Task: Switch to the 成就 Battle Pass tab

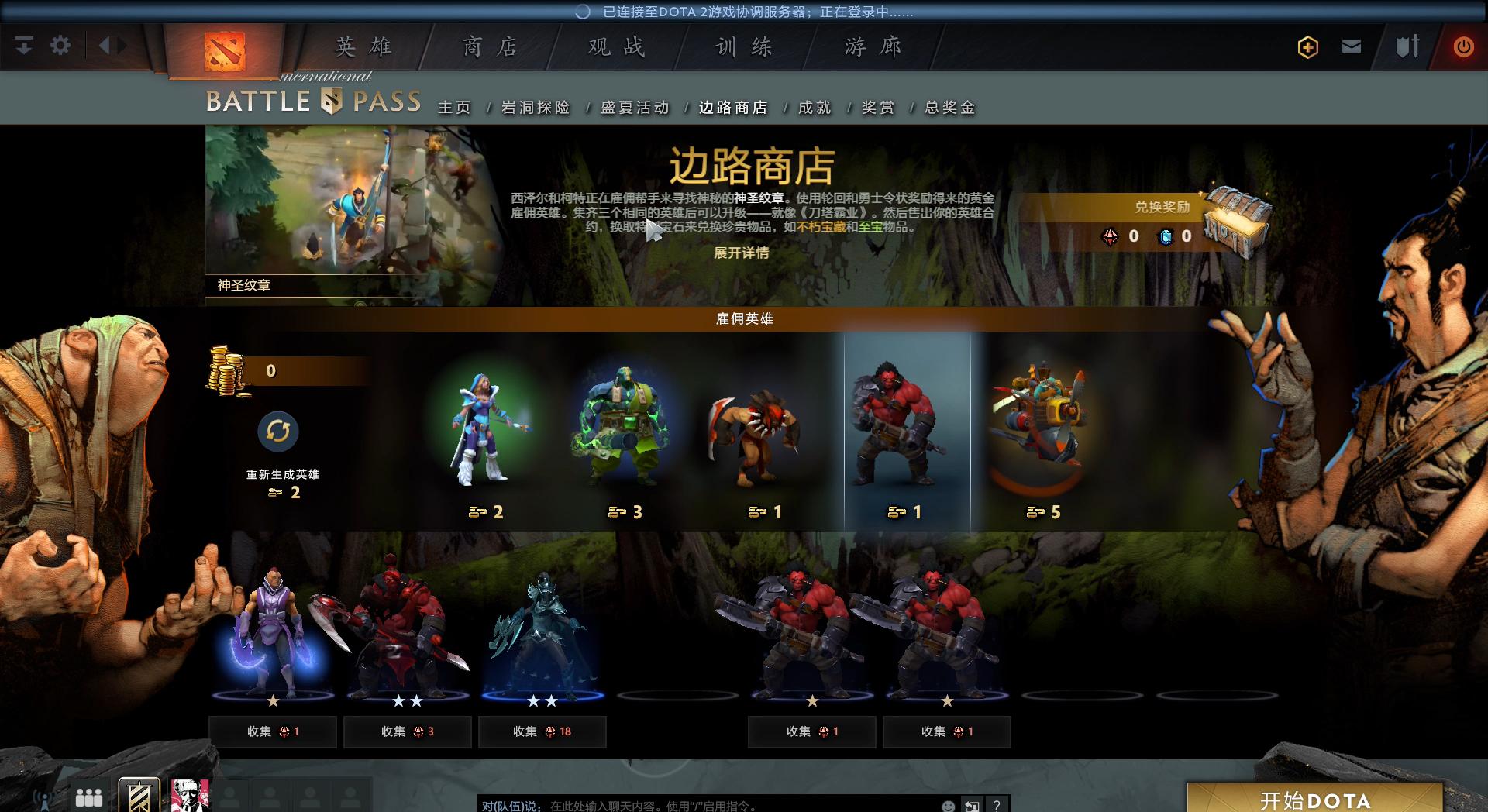Action: [x=812, y=108]
